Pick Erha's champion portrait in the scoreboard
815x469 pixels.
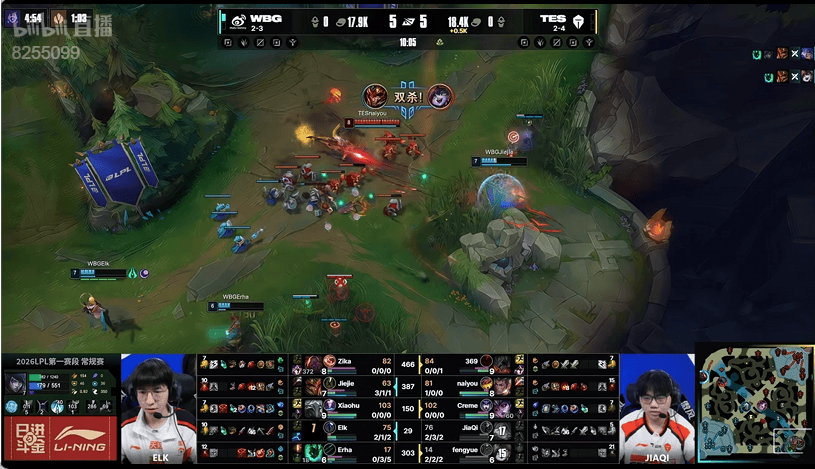(x=314, y=452)
